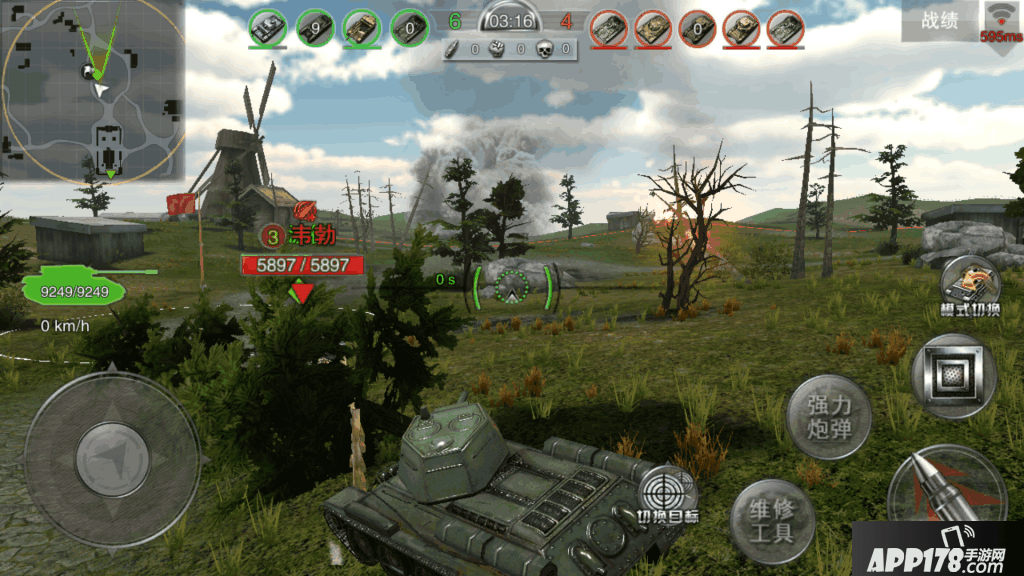The width and height of the screenshot is (1024, 576).
Task: Tap the minimap
Action: click(93, 92)
